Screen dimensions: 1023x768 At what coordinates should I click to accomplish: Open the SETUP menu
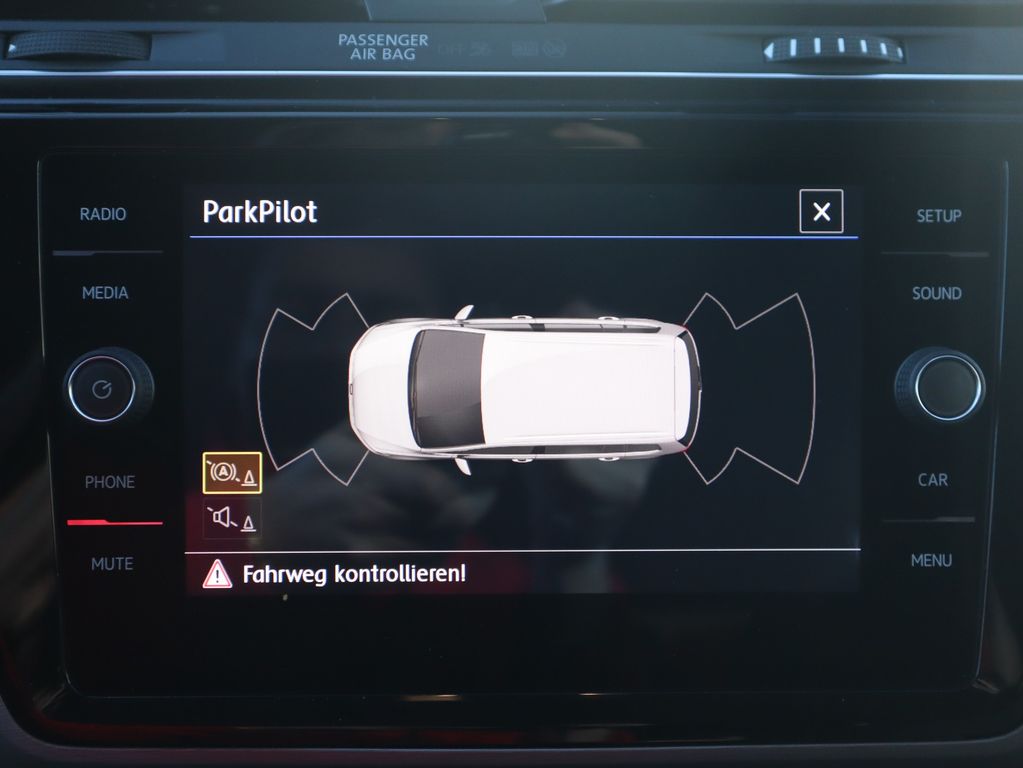938,215
